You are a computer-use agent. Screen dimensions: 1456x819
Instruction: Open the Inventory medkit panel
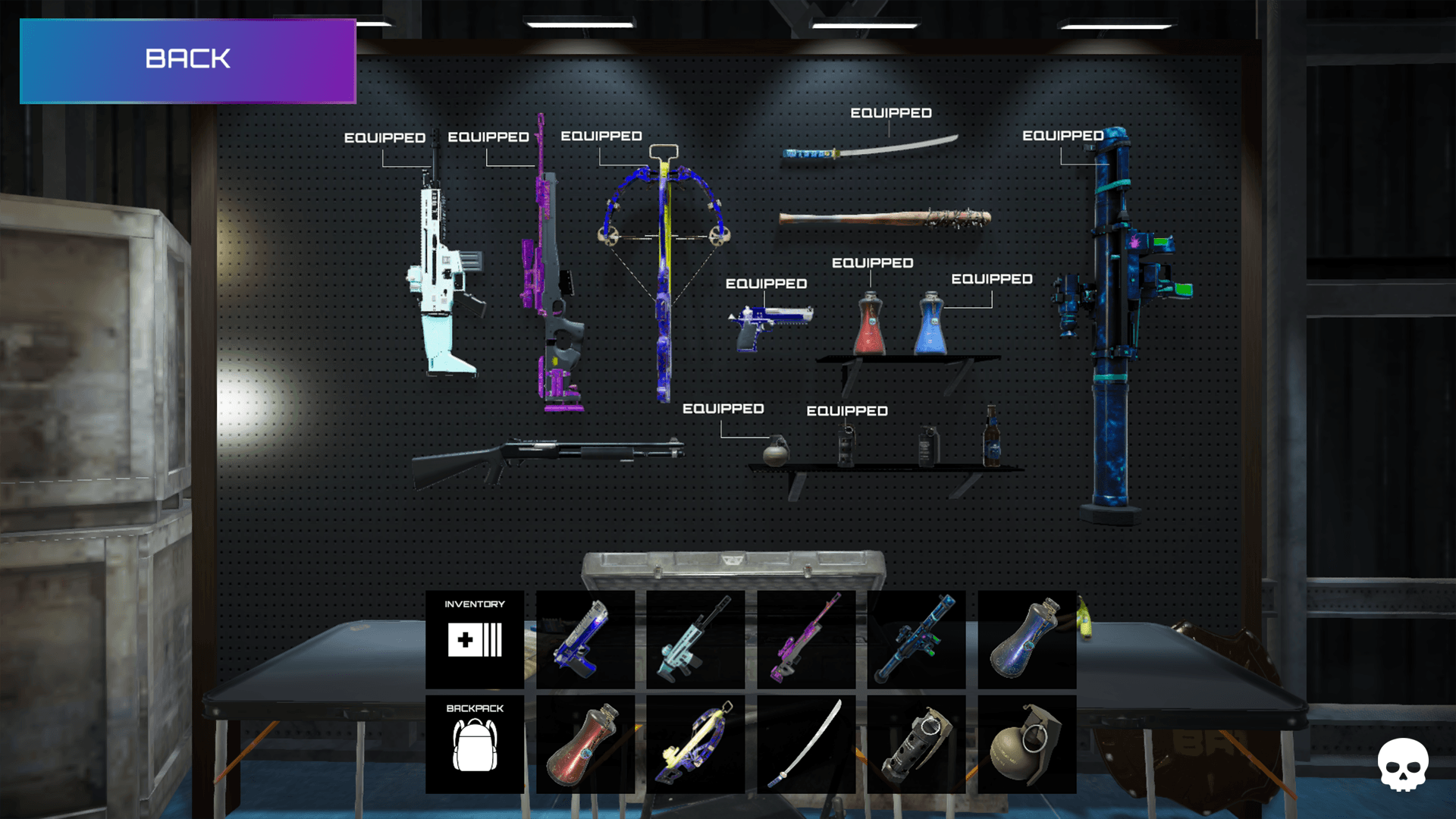475,639
